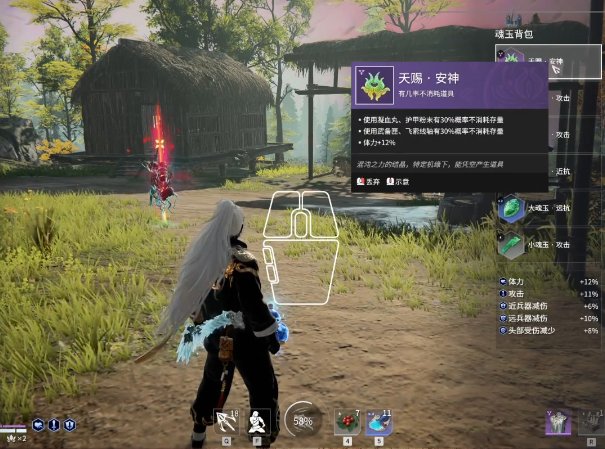Click the 丢弃 discard option
The image size is (605, 449).
(x=369, y=181)
